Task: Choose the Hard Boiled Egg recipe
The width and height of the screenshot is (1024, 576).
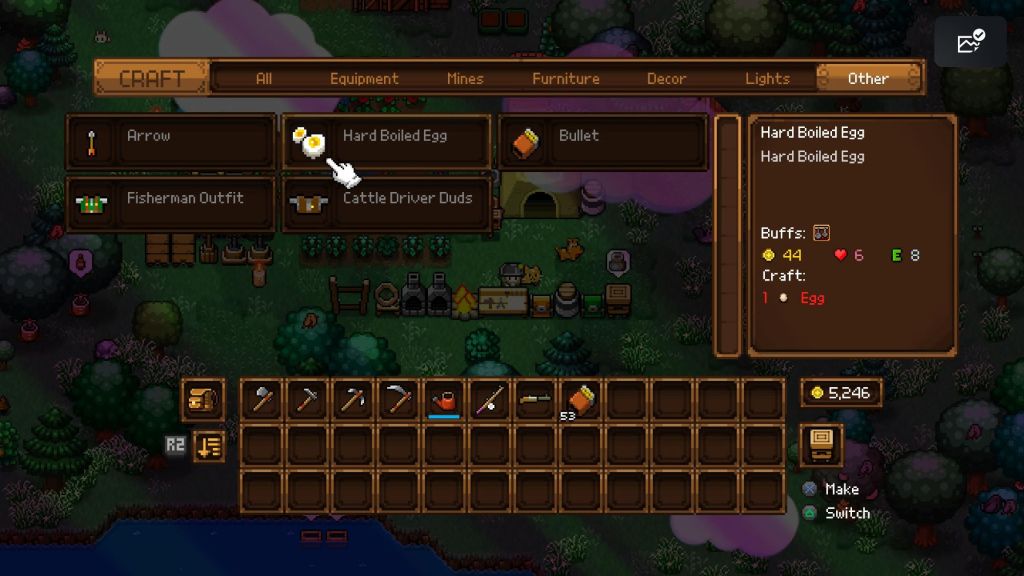Action: tap(388, 141)
